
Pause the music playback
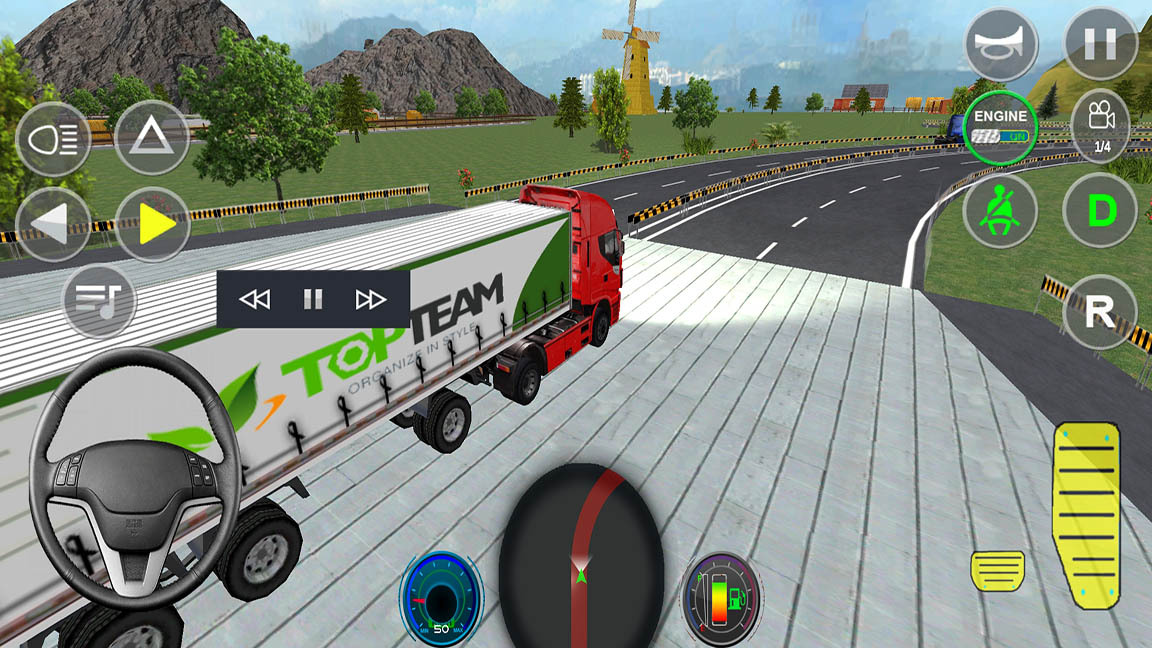313,299
